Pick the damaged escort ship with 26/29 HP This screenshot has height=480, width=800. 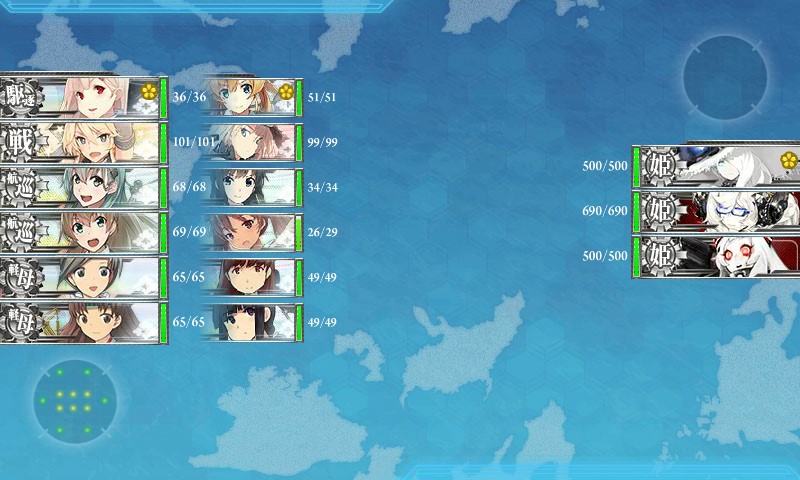click(x=252, y=232)
